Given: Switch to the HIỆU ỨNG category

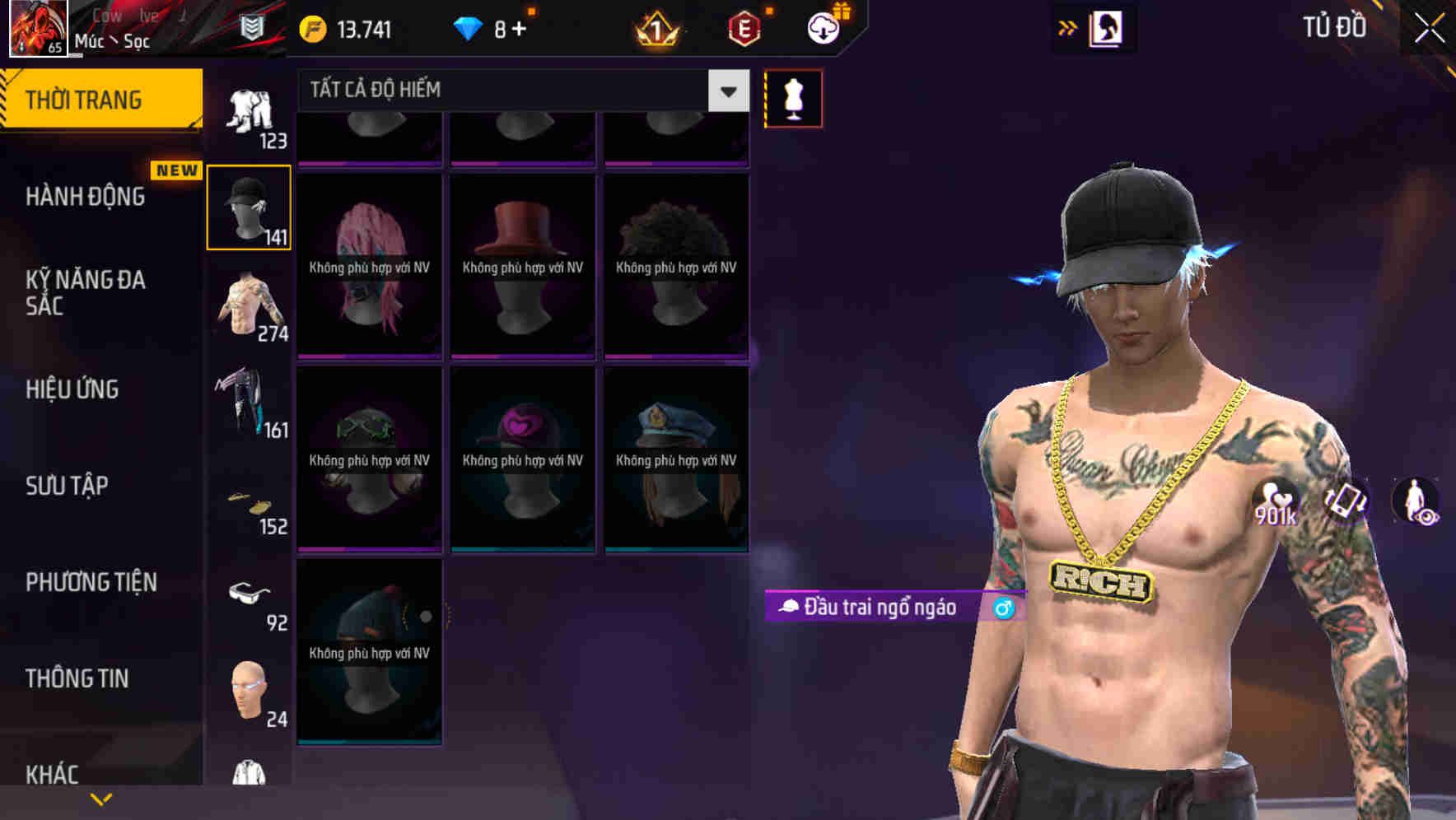Looking at the screenshot, I should coord(71,389).
